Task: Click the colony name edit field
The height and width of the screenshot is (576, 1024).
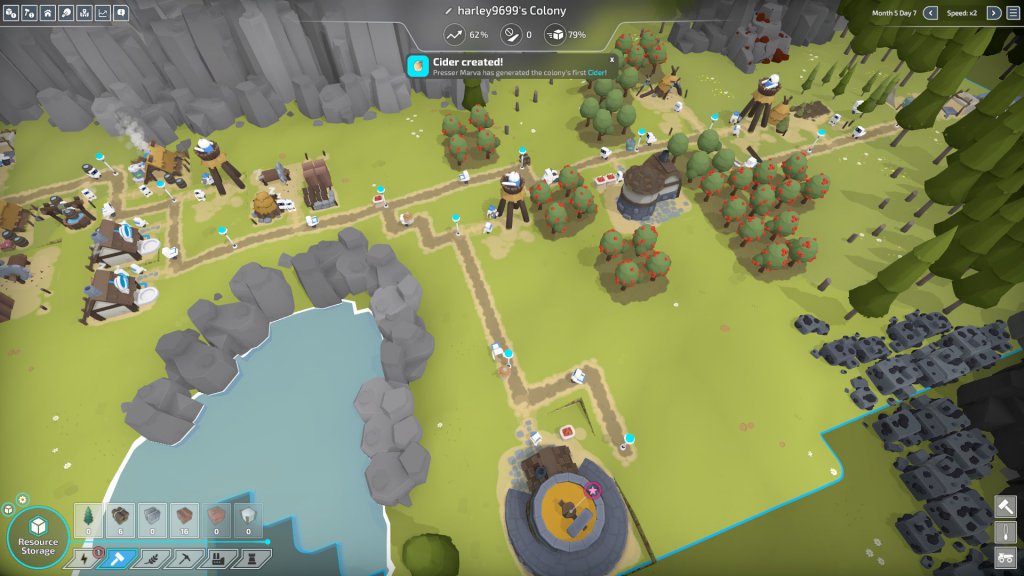Action: 510,11
